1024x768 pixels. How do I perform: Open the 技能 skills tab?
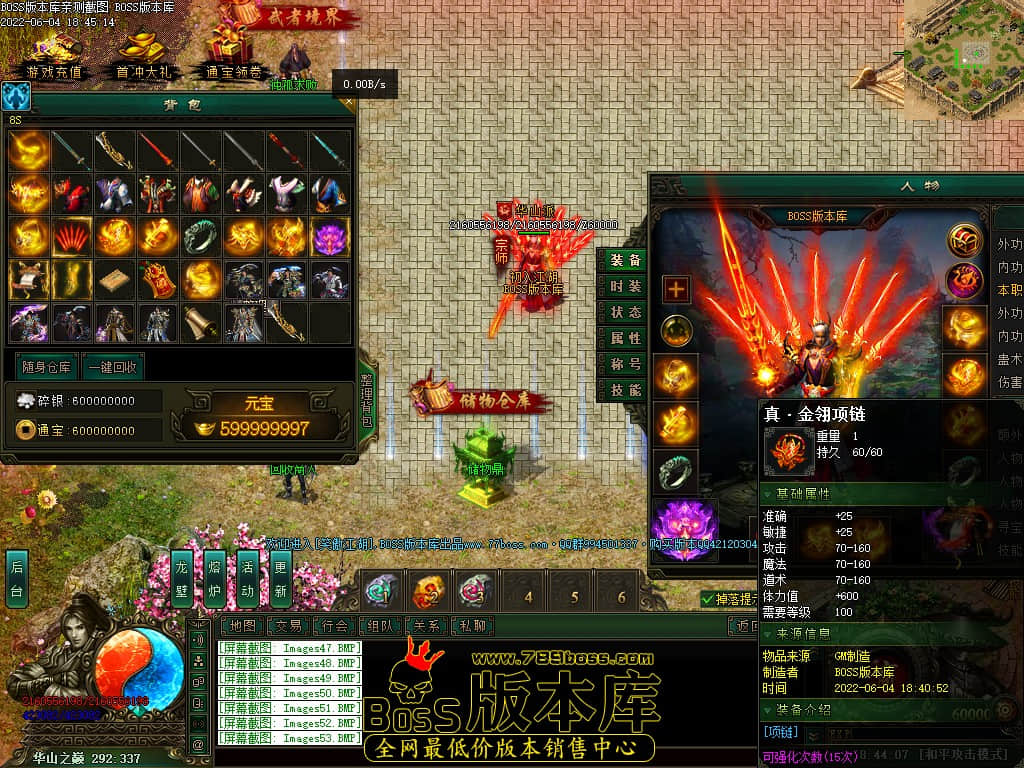click(x=626, y=391)
